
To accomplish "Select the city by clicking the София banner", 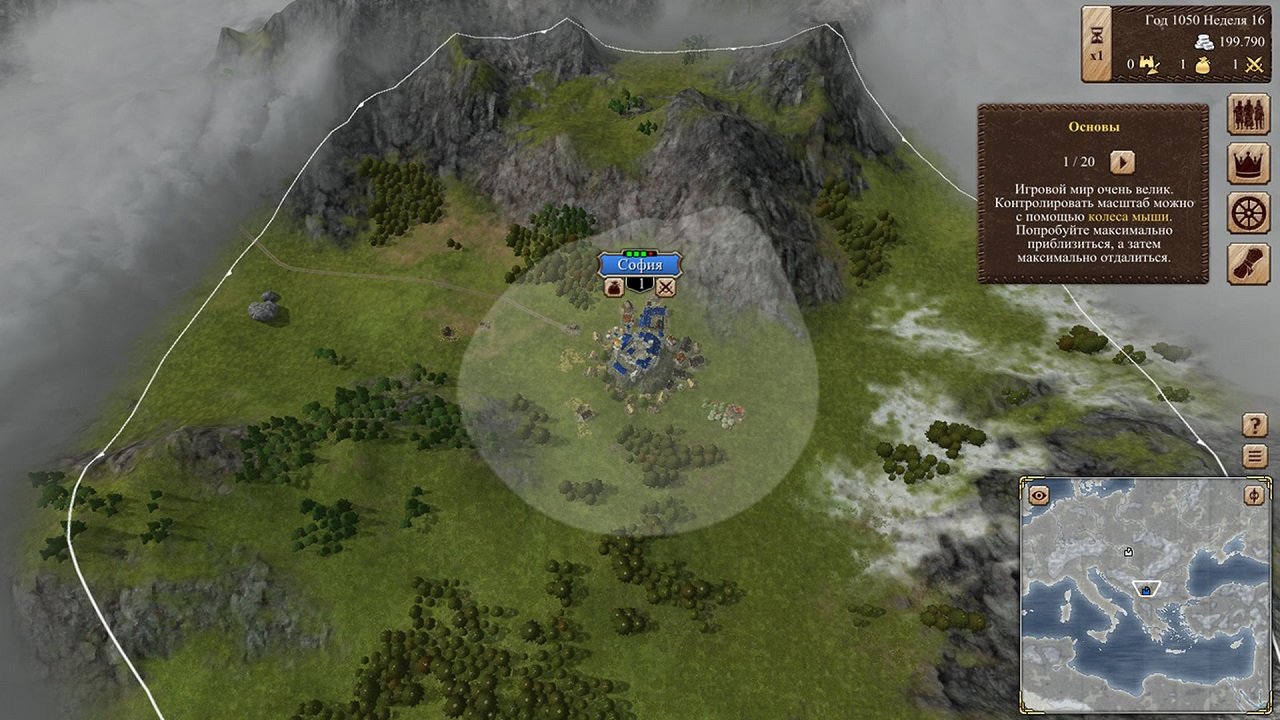I will [x=640, y=264].
